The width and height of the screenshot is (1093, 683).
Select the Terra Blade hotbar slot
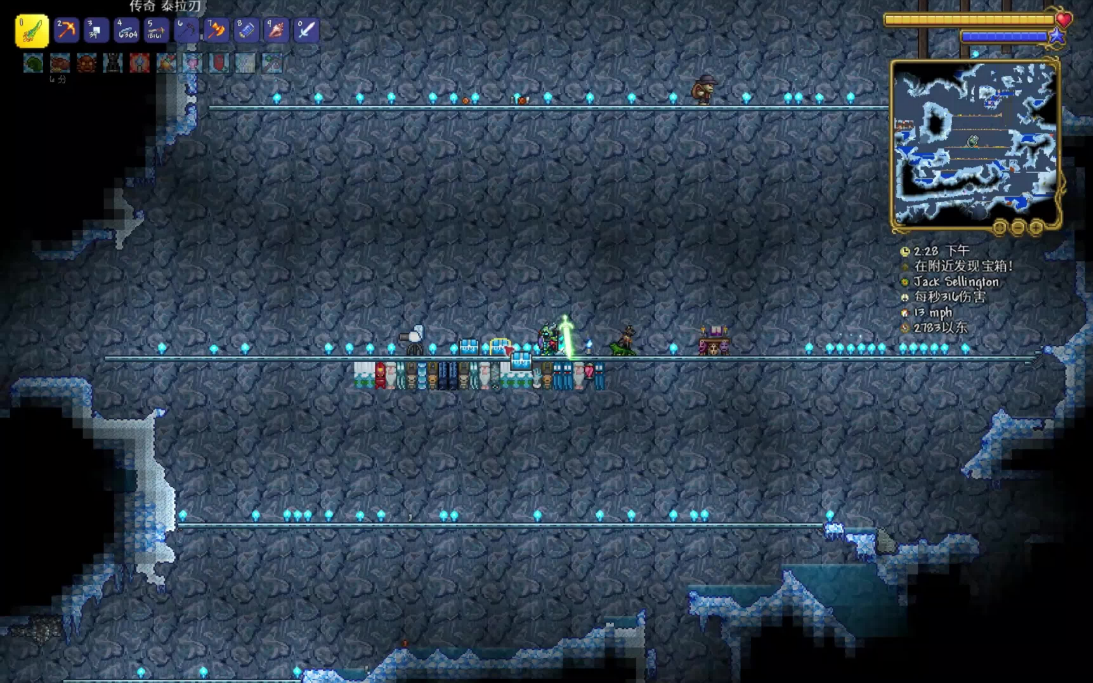coord(32,31)
